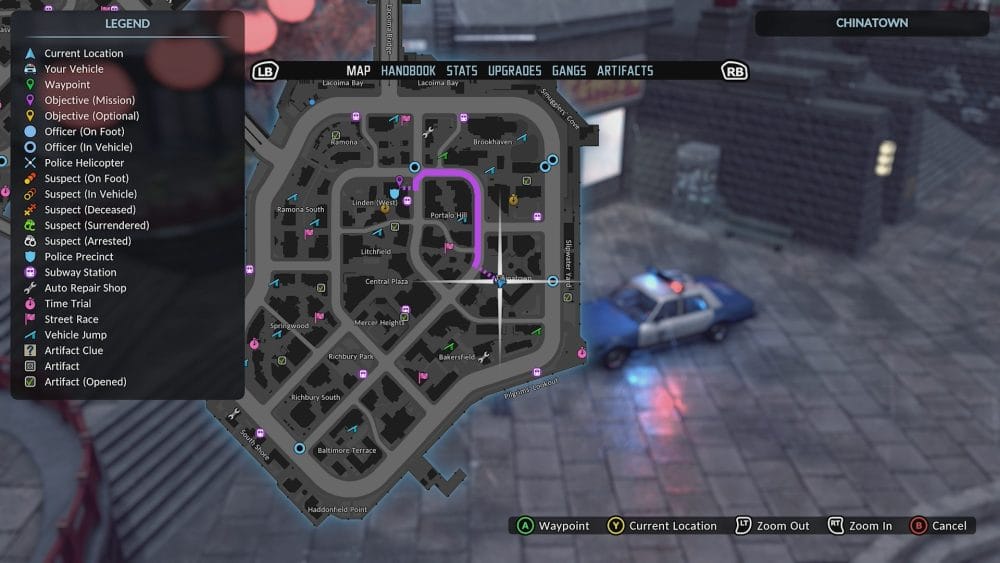Select the Subway Station legend entry
This screenshot has height=563, width=1000.
pyautogui.click(x=80, y=272)
